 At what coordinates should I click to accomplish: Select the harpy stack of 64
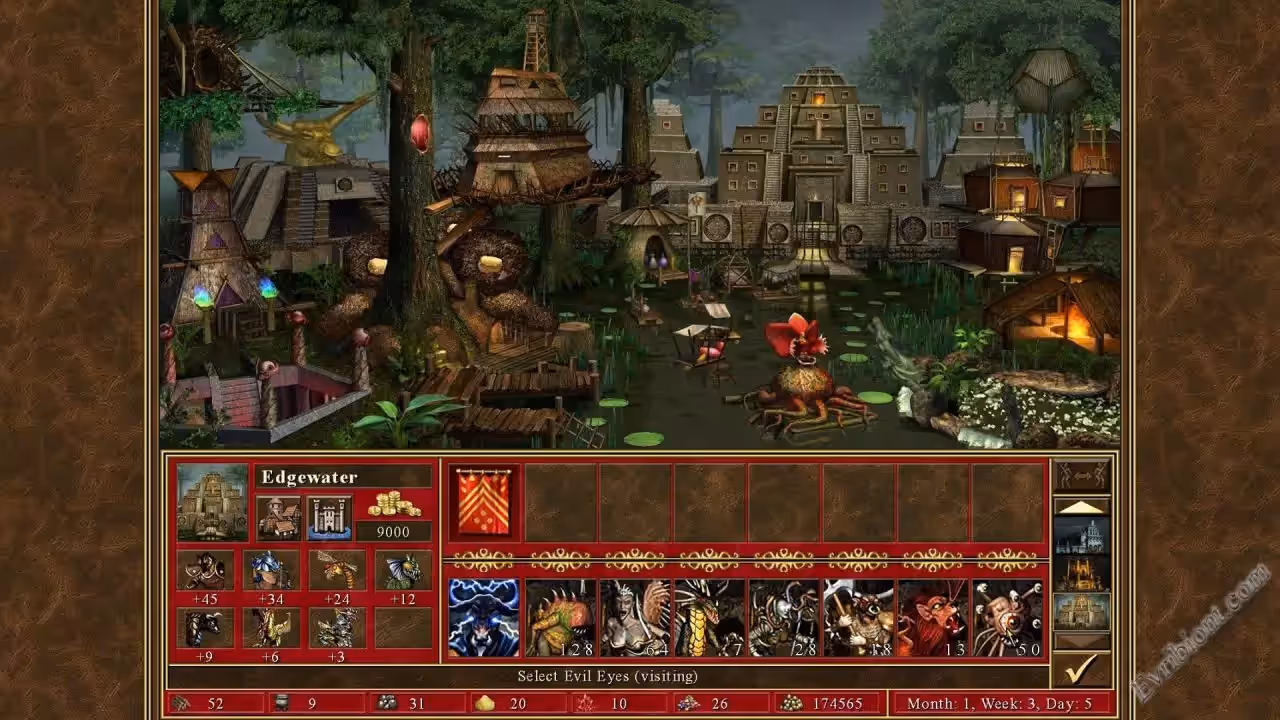coord(635,617)
